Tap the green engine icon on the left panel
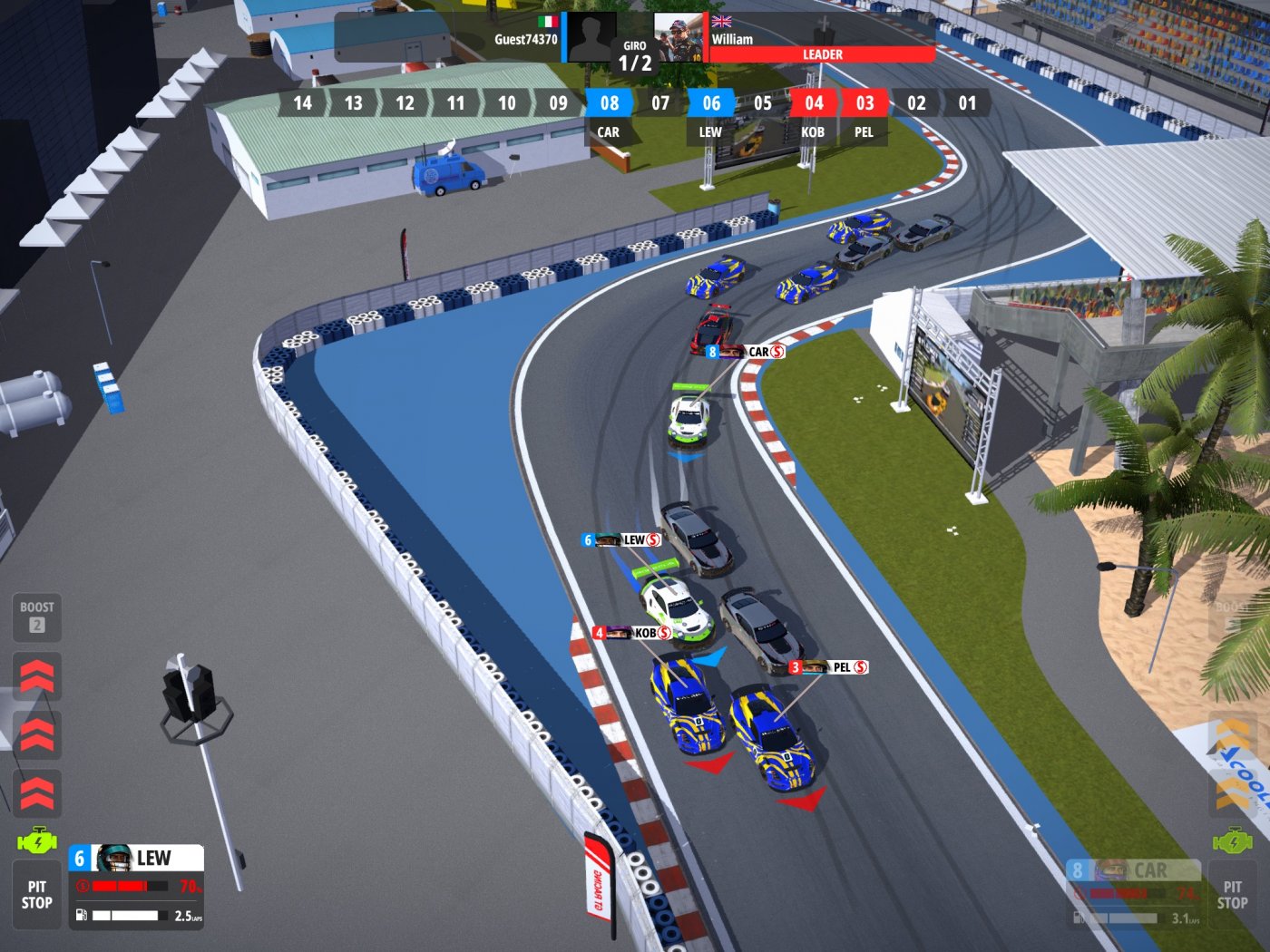 [x=36, y=839]
